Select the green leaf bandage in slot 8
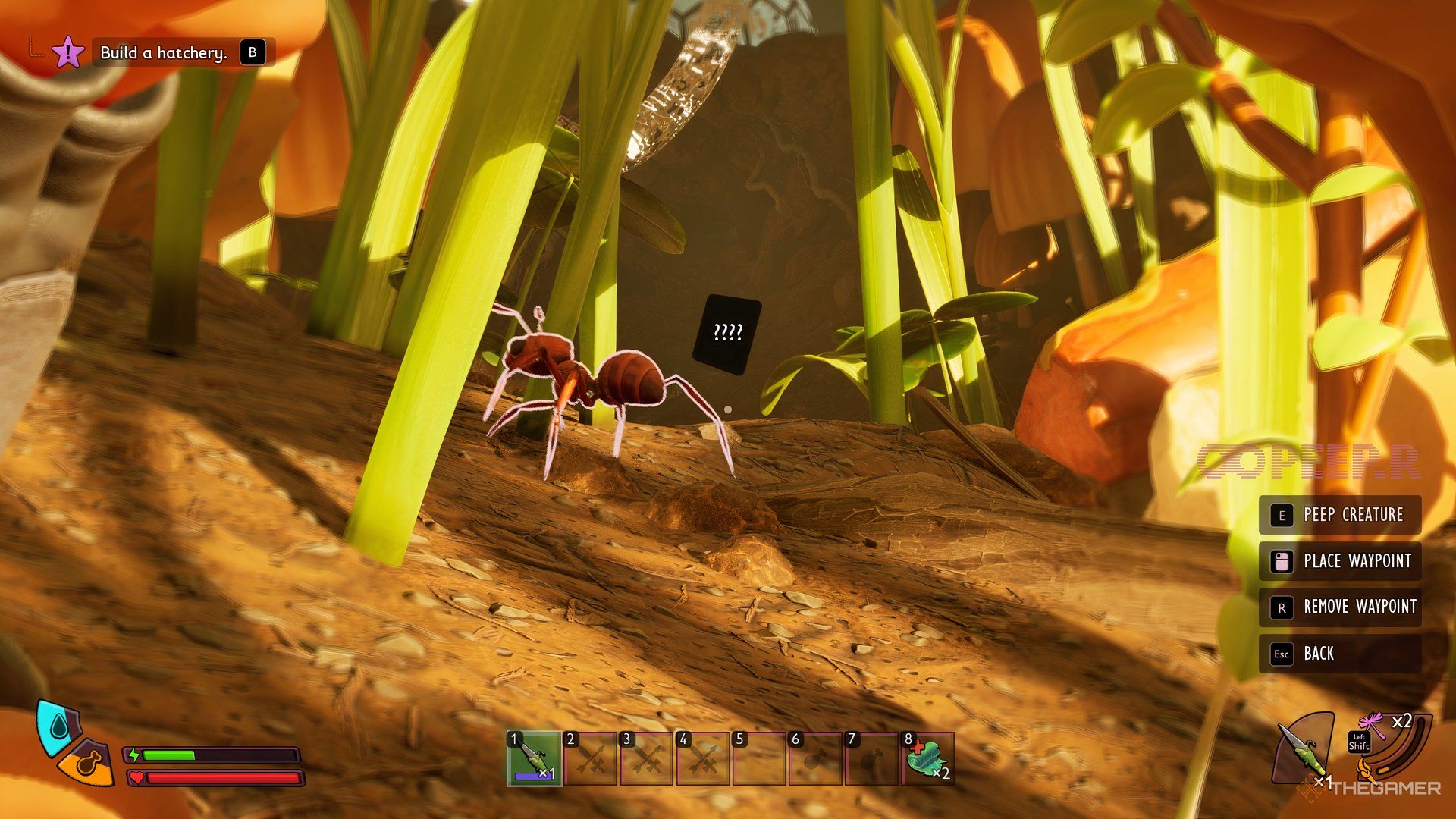 [928, 758]
